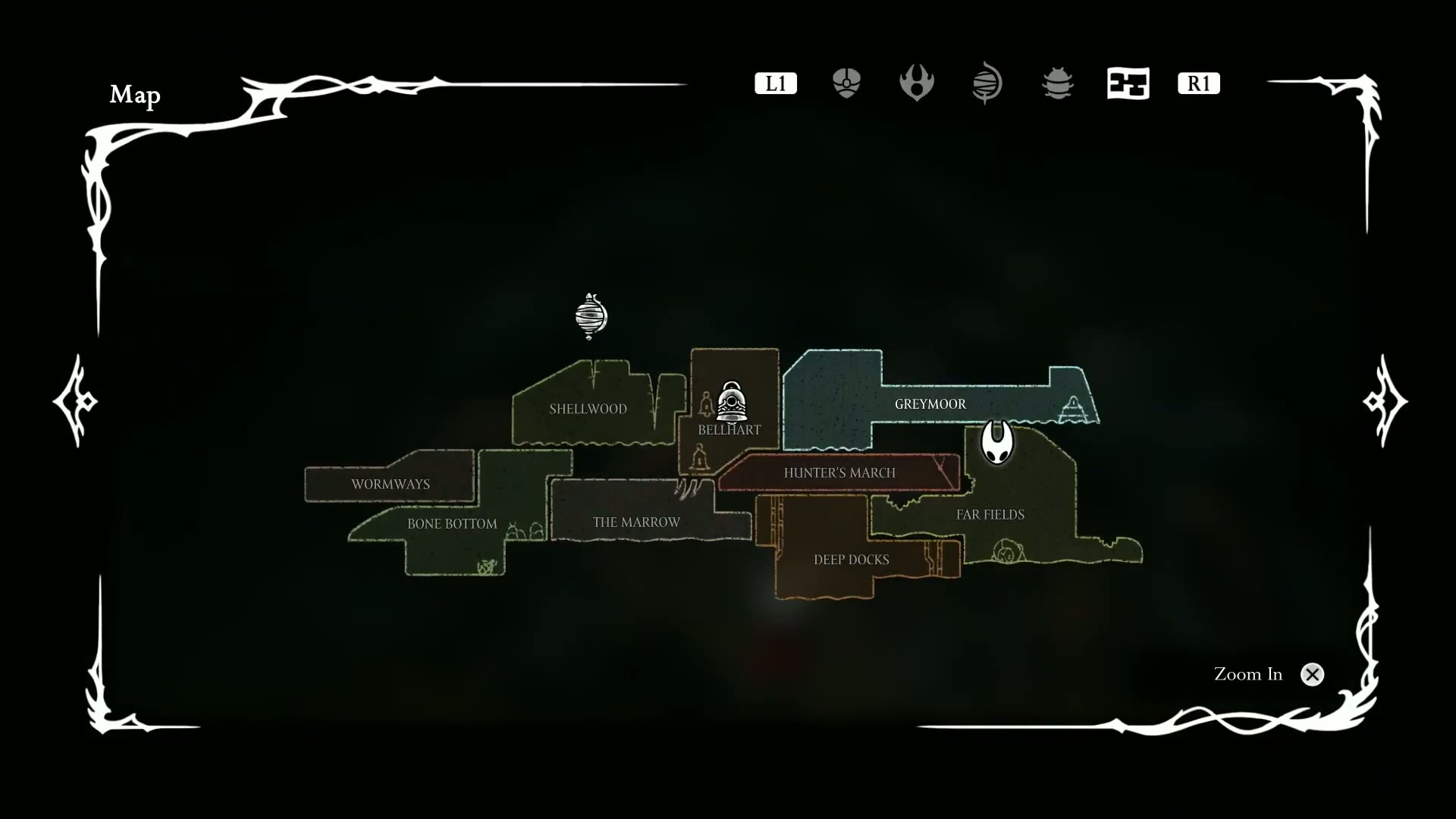Go to previous pane with left arrow ornament

pos(76,400)
